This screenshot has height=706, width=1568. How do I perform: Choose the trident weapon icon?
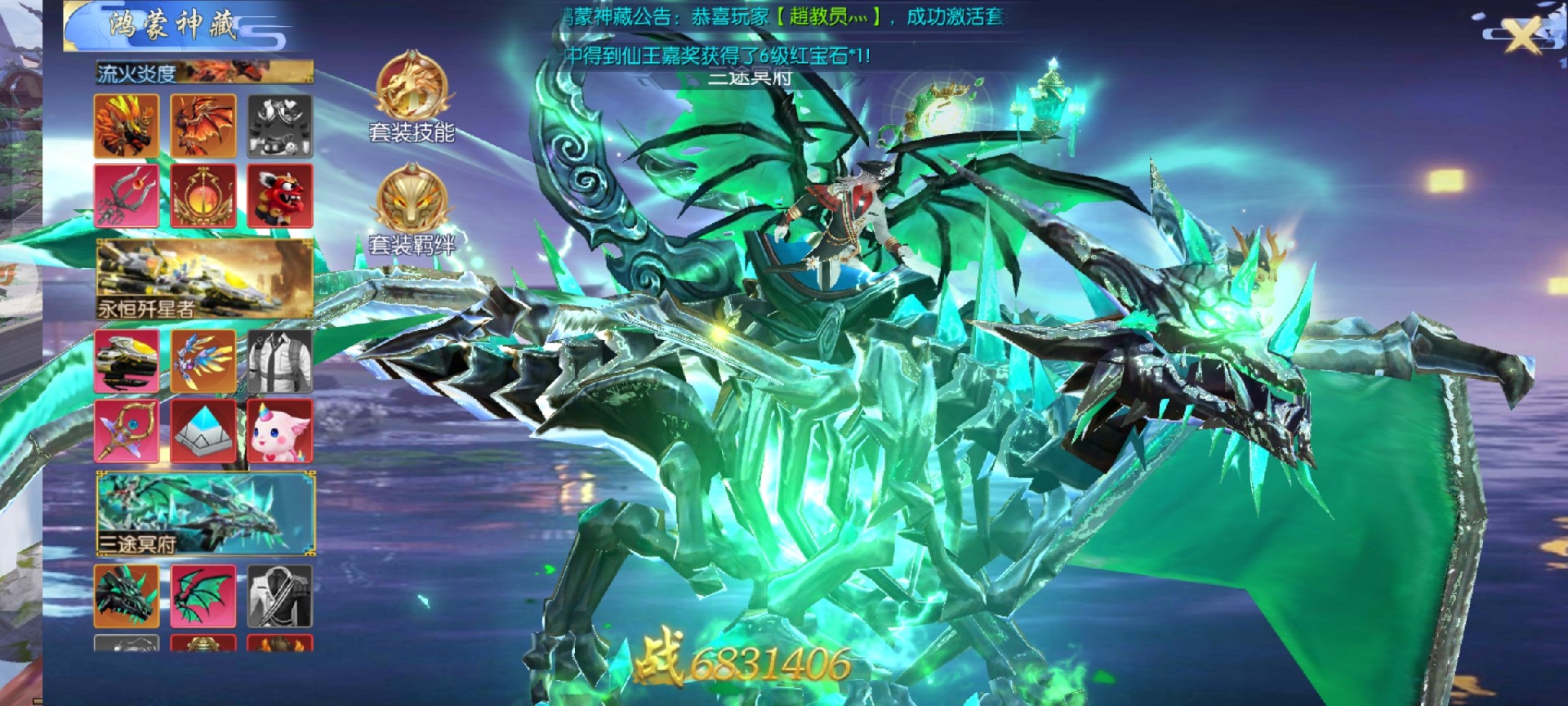pyautogui.click(x=127, y=196)
